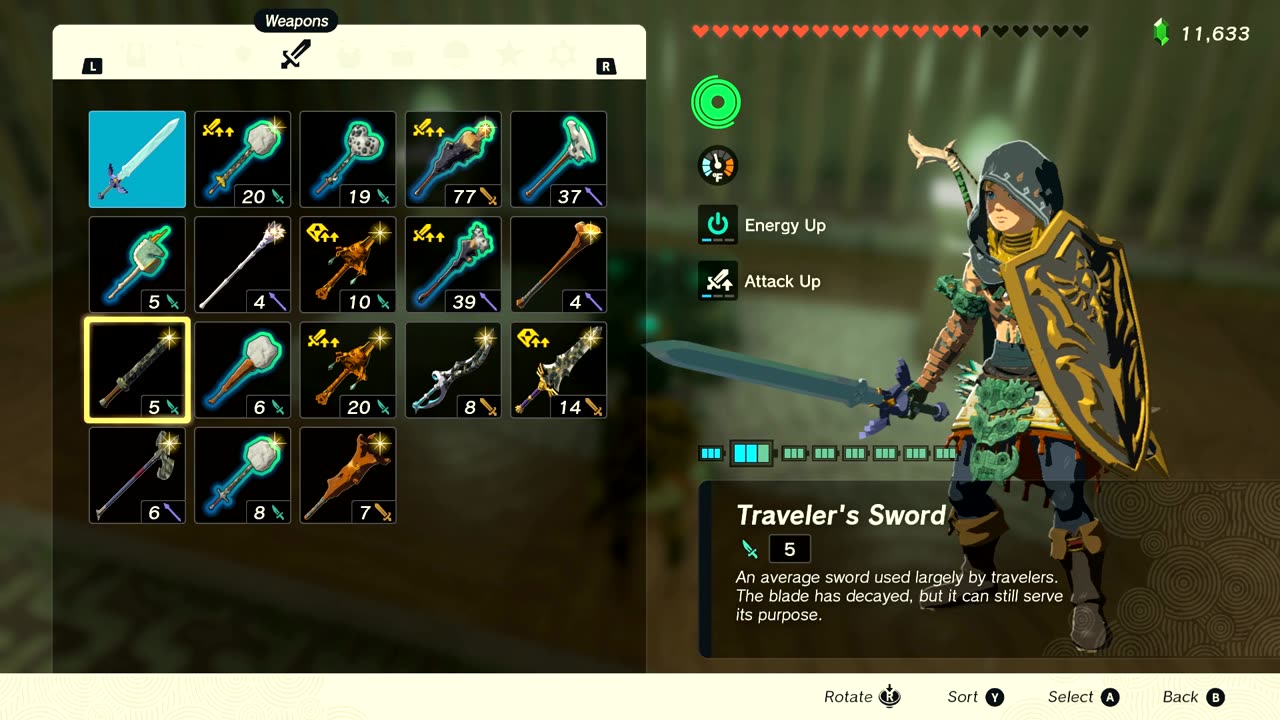Select the rock-fused sword with 8 attack
Screen dimensions: 1280x720
point(242,476)
